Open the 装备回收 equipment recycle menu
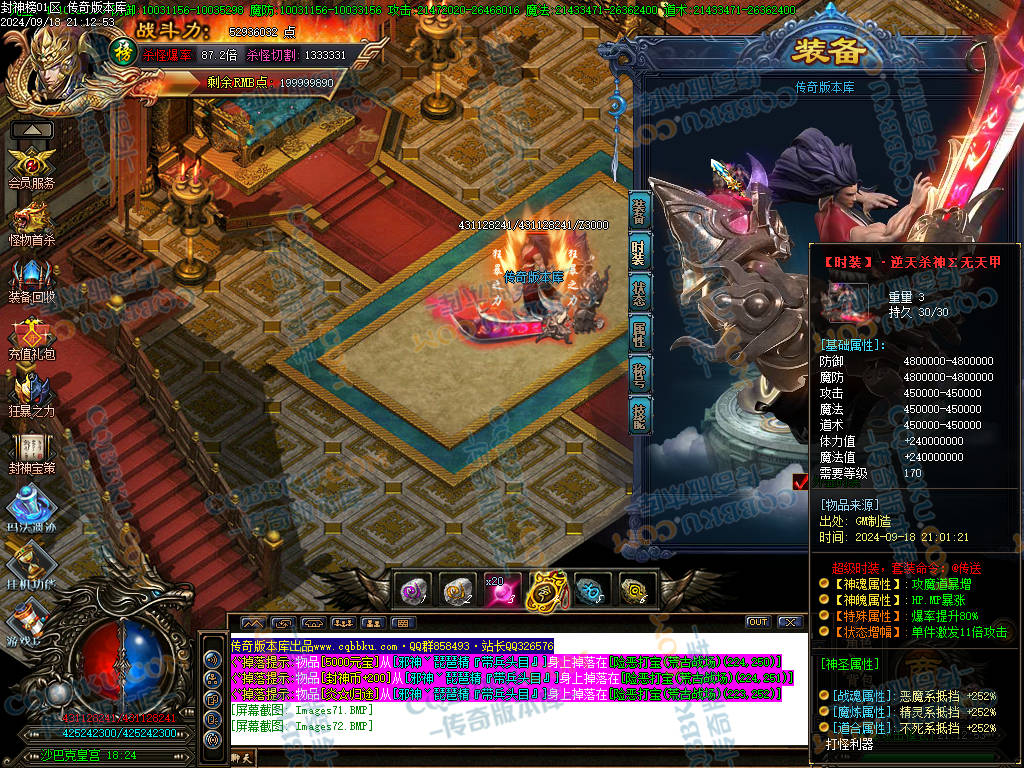Screen dimensions: 1024x768 tap(32, 279)
